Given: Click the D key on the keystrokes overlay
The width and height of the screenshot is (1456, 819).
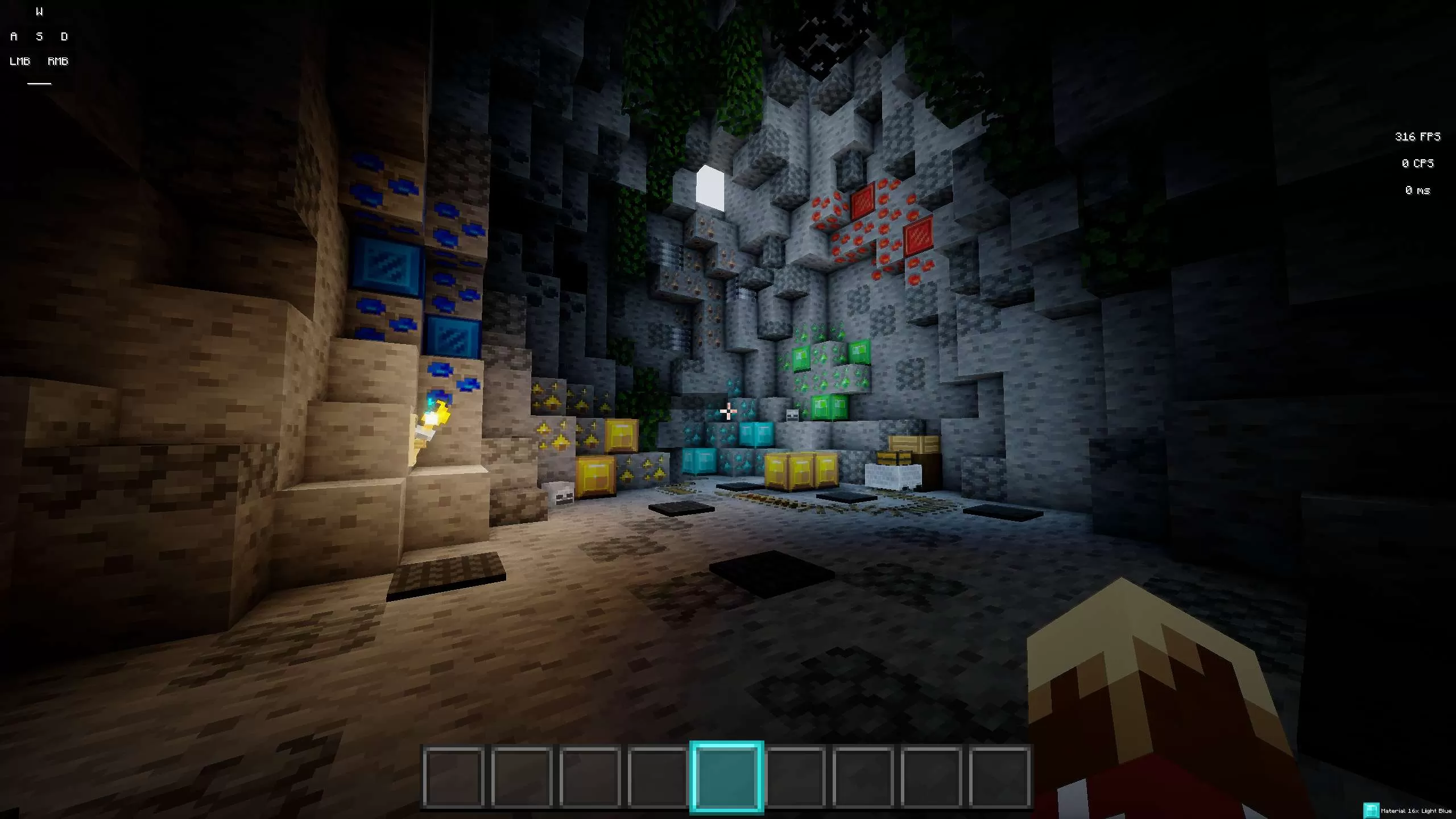Looking at the screenshot, I should (64, 36).
